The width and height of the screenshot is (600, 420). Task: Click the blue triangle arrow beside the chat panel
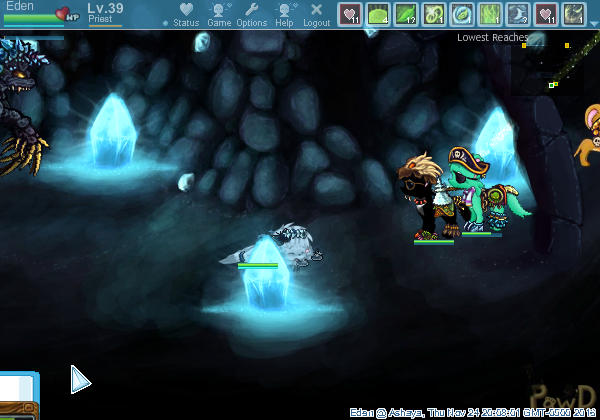(x=80, y=380)
